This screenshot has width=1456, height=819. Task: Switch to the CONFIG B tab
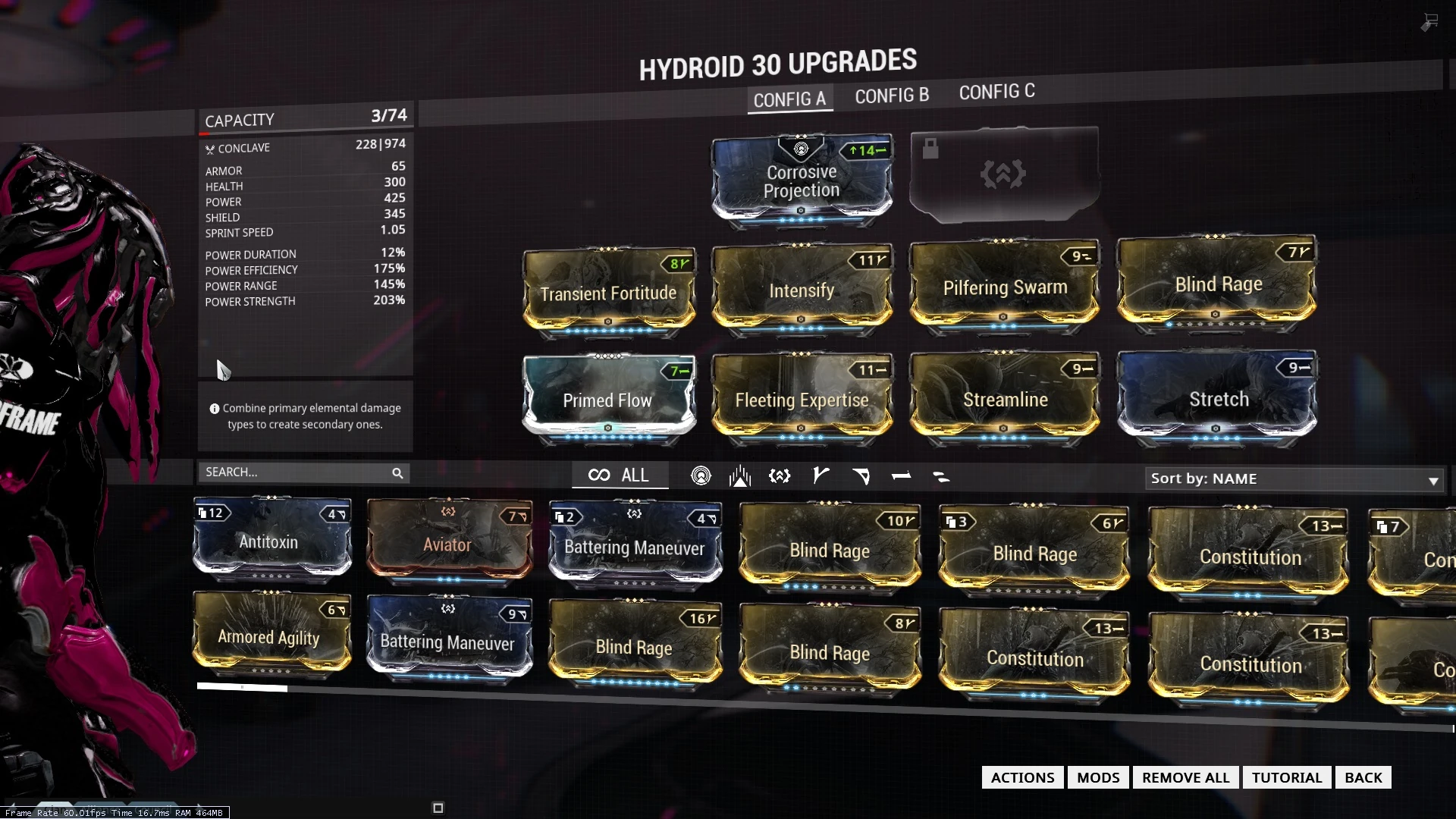892,96
